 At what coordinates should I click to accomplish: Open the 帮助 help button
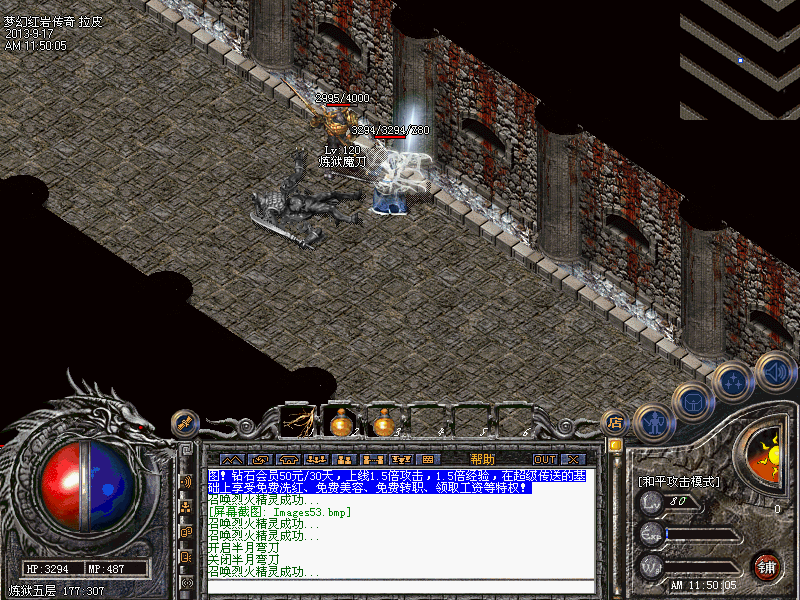pos(482,458)
